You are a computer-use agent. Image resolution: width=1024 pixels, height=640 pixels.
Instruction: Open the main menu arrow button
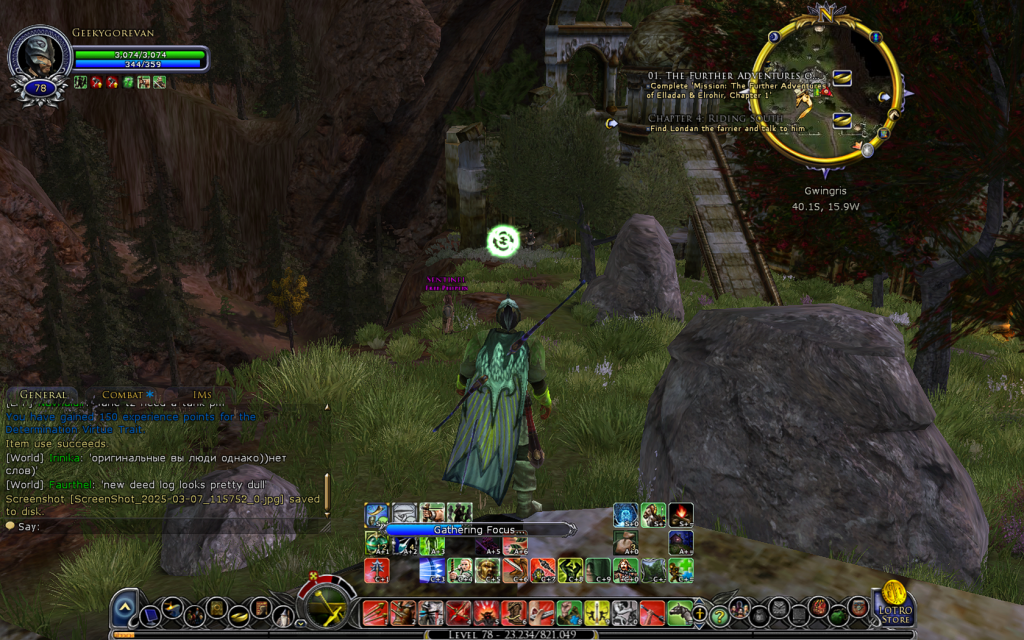click(125, 608)
